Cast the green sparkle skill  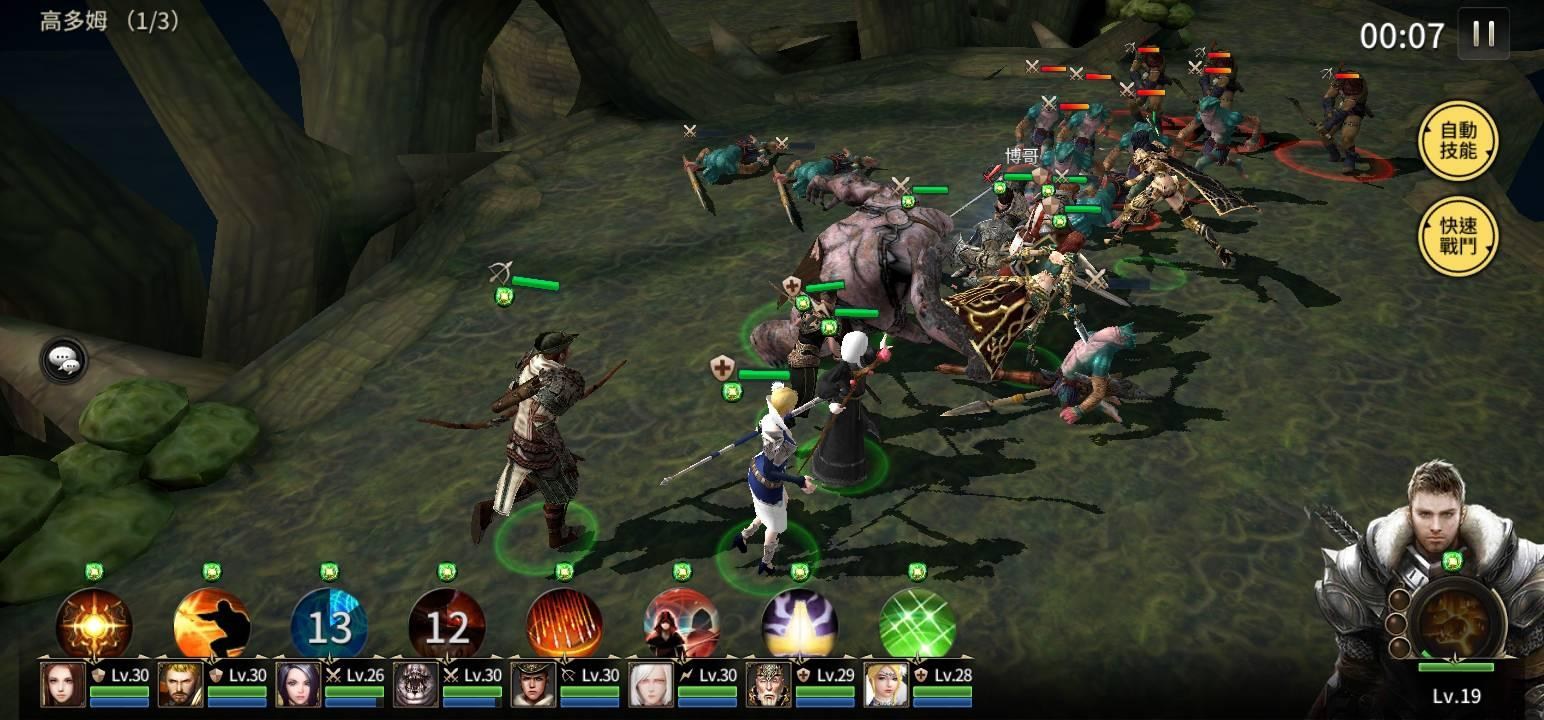pos(917,624)
